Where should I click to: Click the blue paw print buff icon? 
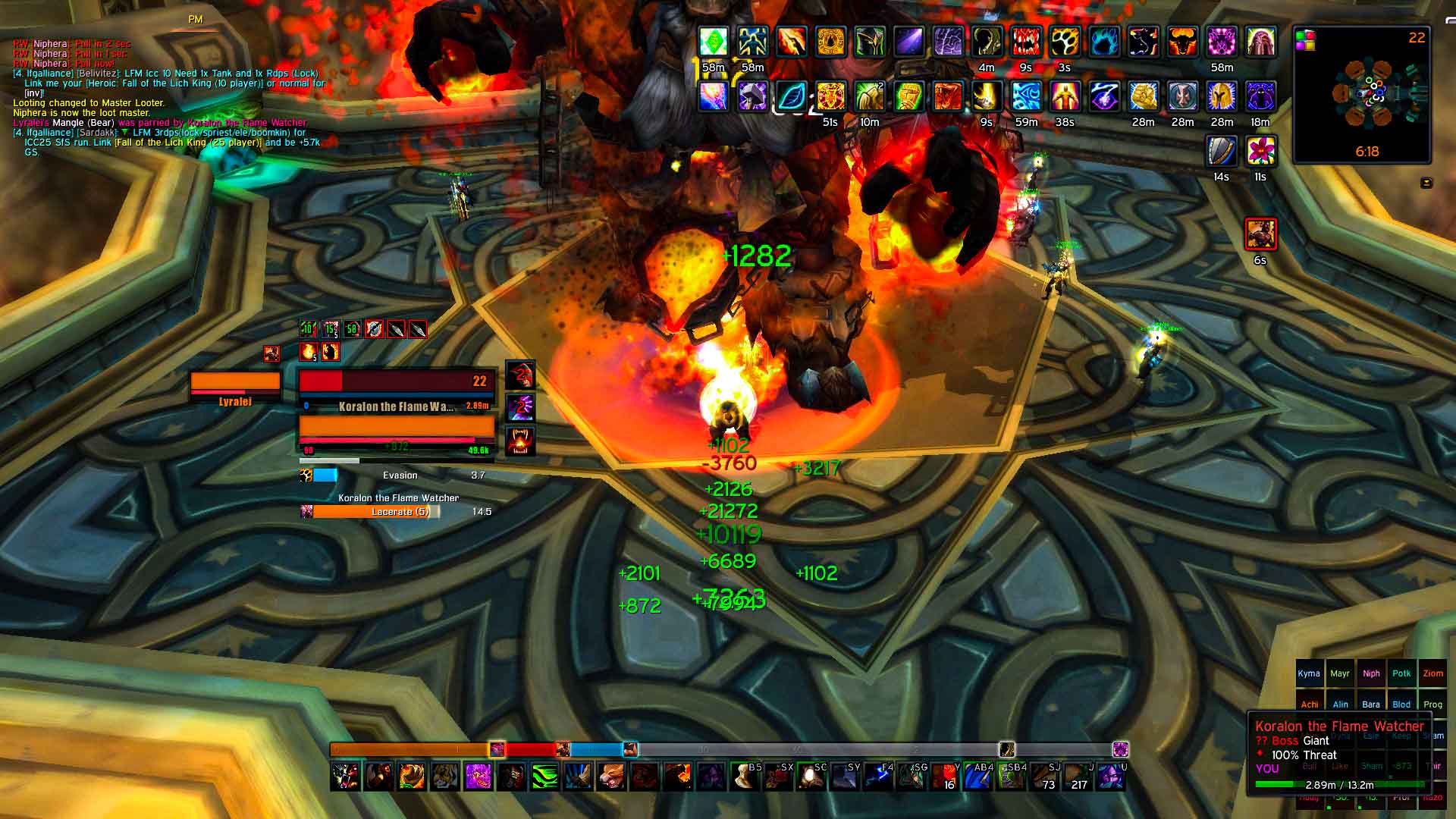(x=1104, y=42)
